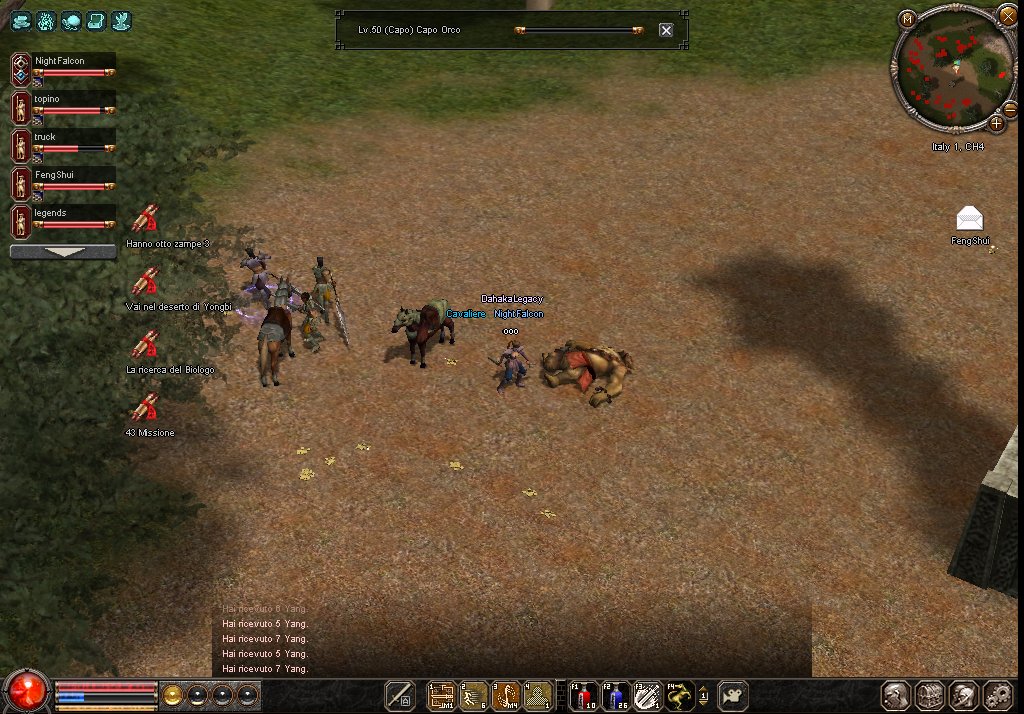
Task: Open the 'Hanno otto zampe 3' quest scroll
Action: (146, 218)
